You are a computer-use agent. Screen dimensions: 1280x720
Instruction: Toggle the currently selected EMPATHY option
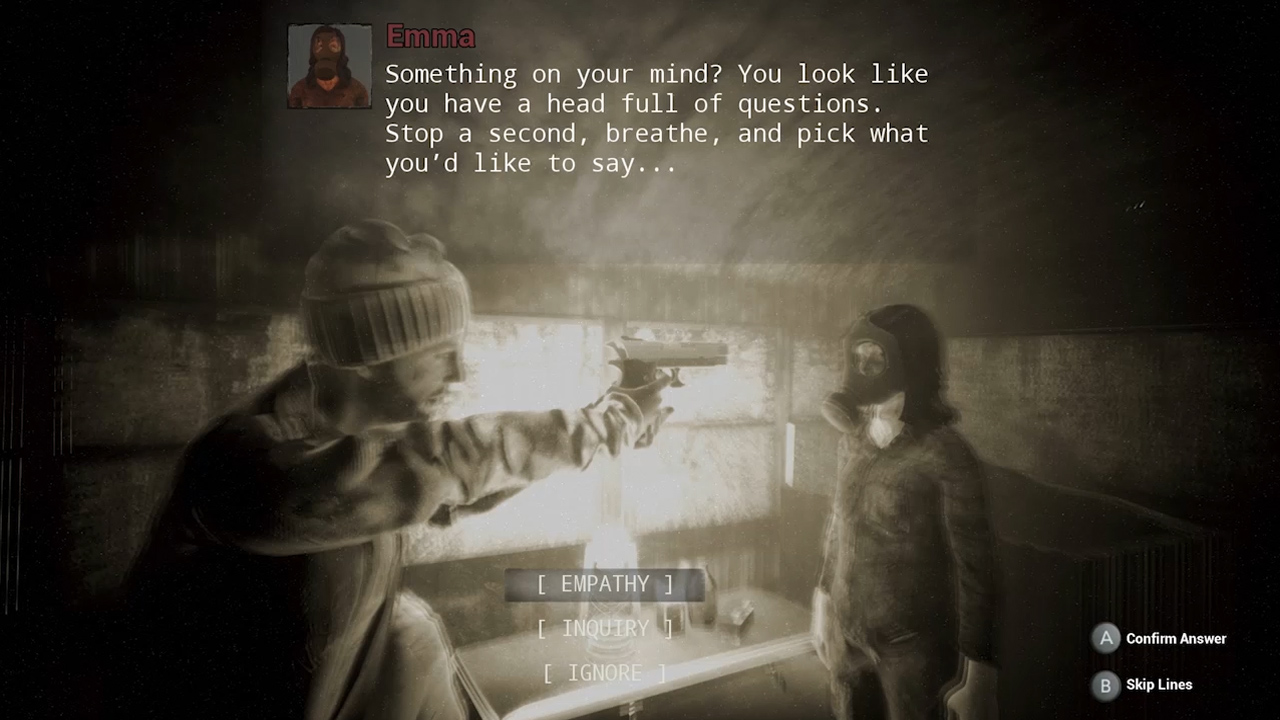604,584
